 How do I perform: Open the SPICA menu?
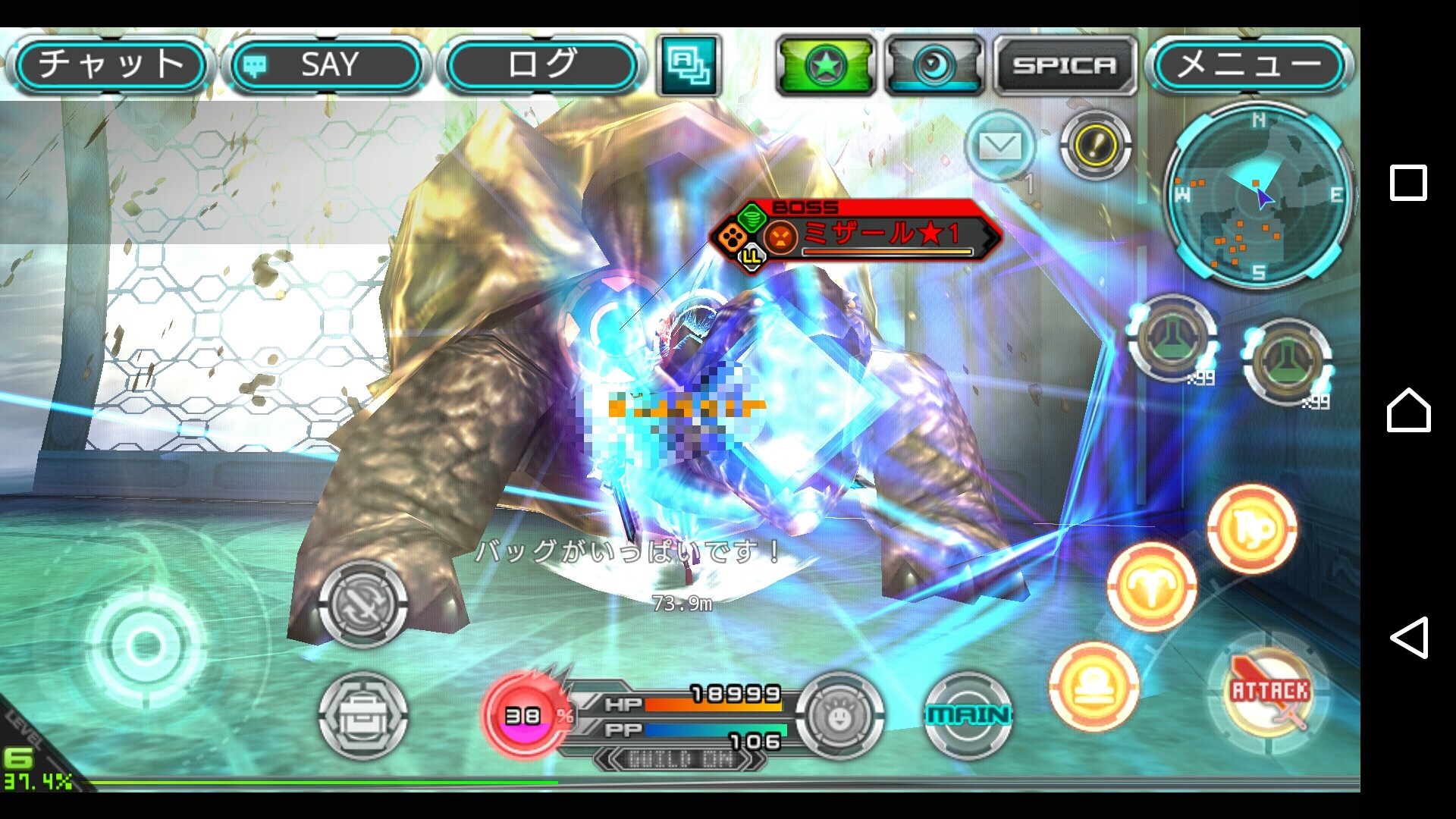(x=1065, y=66)
